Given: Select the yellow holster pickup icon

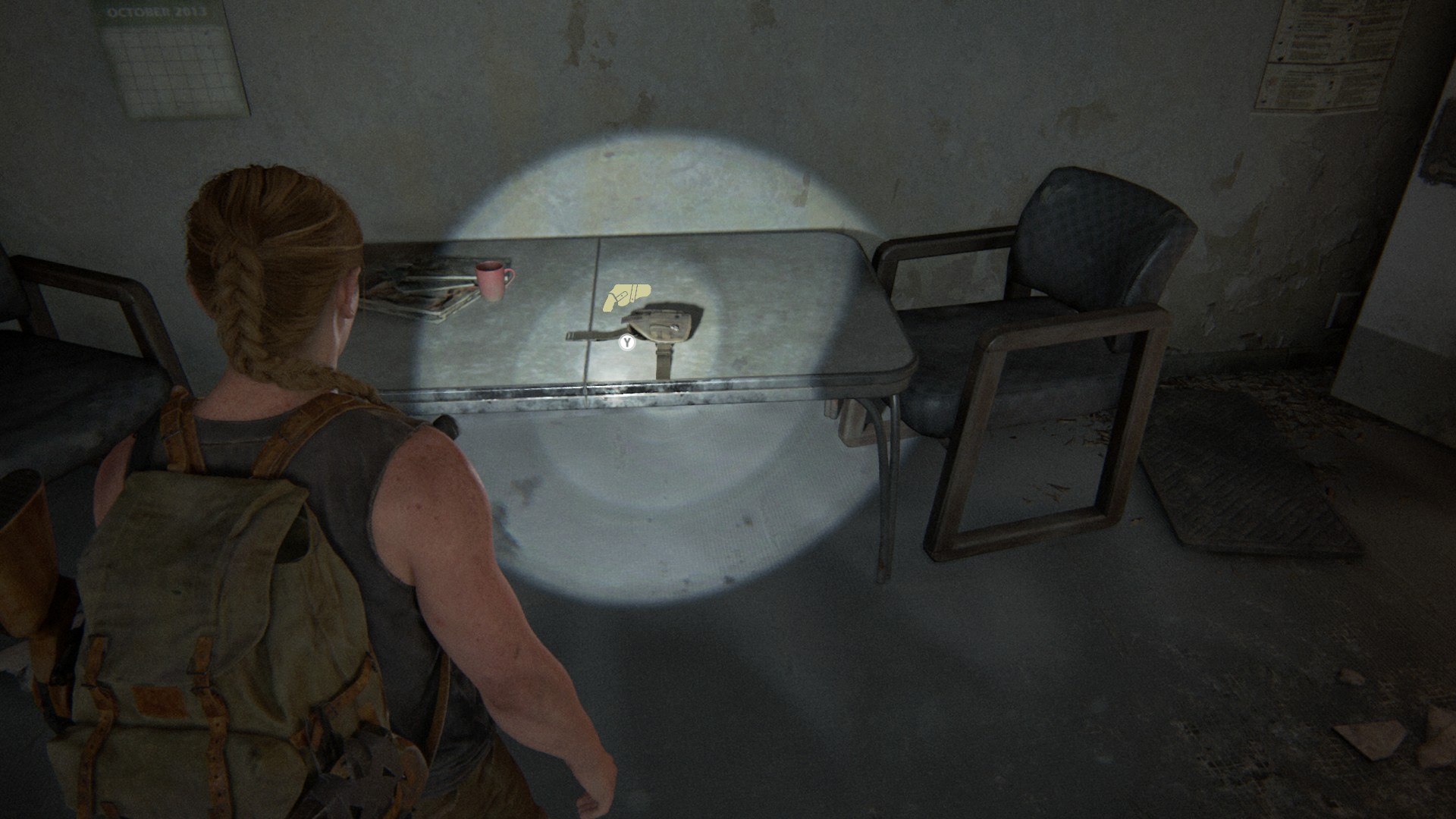Looking at the screenshot, I should click(x=626, y=297).
